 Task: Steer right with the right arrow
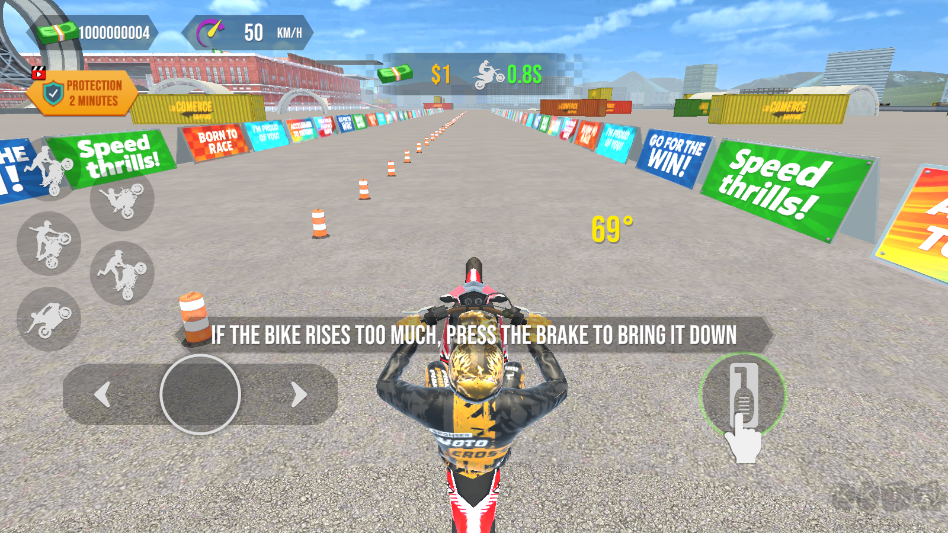(298, 395)
